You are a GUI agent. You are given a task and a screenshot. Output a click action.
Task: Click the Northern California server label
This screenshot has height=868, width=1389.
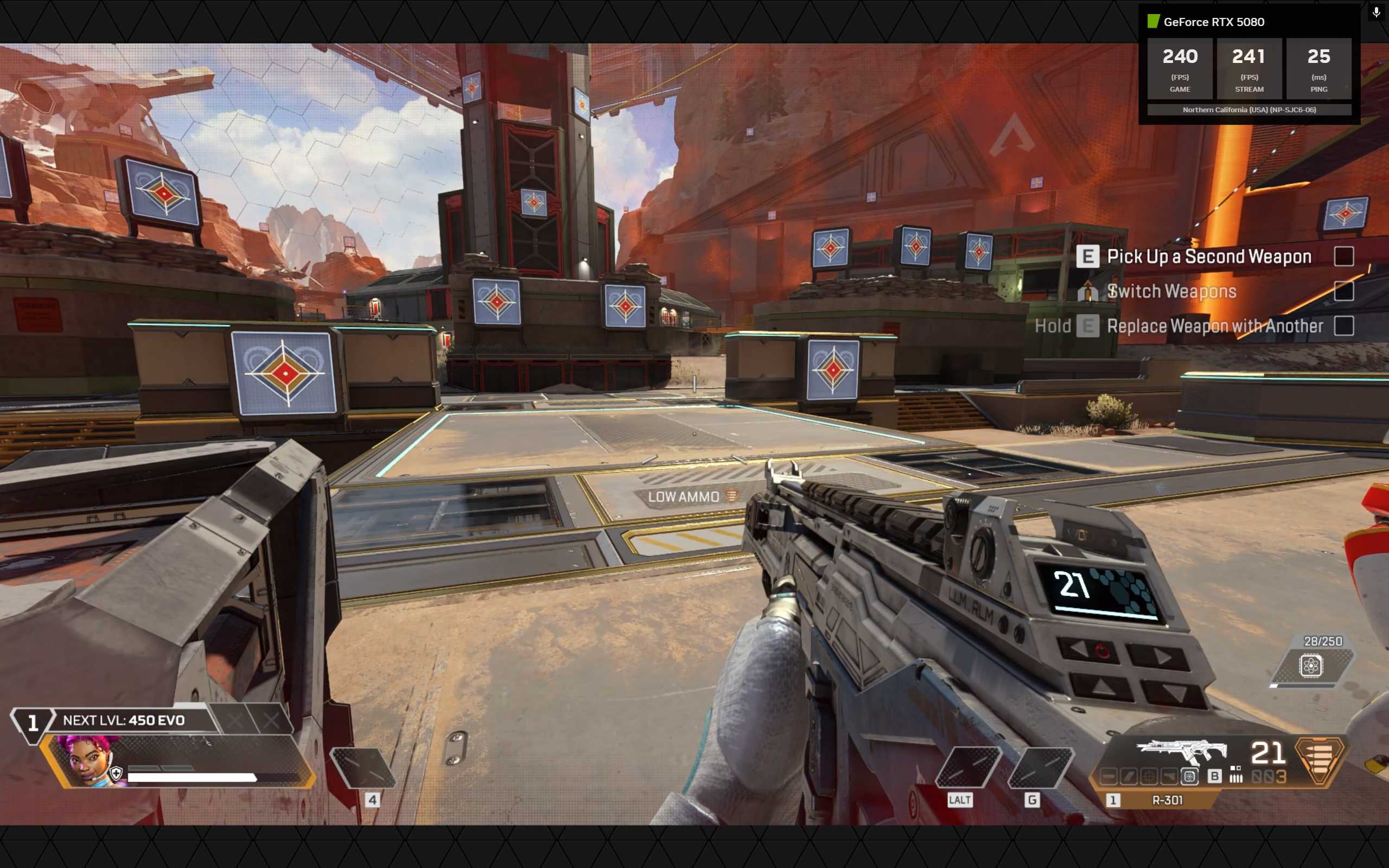click(1249, 109)
